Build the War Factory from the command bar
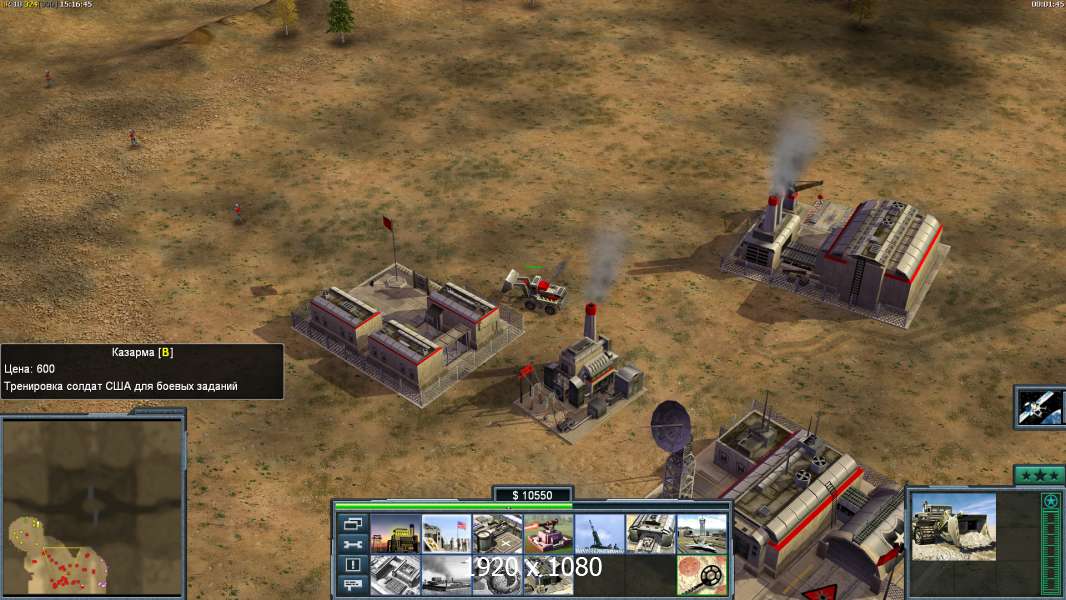The image size is (1066, 600). point(650,534)
